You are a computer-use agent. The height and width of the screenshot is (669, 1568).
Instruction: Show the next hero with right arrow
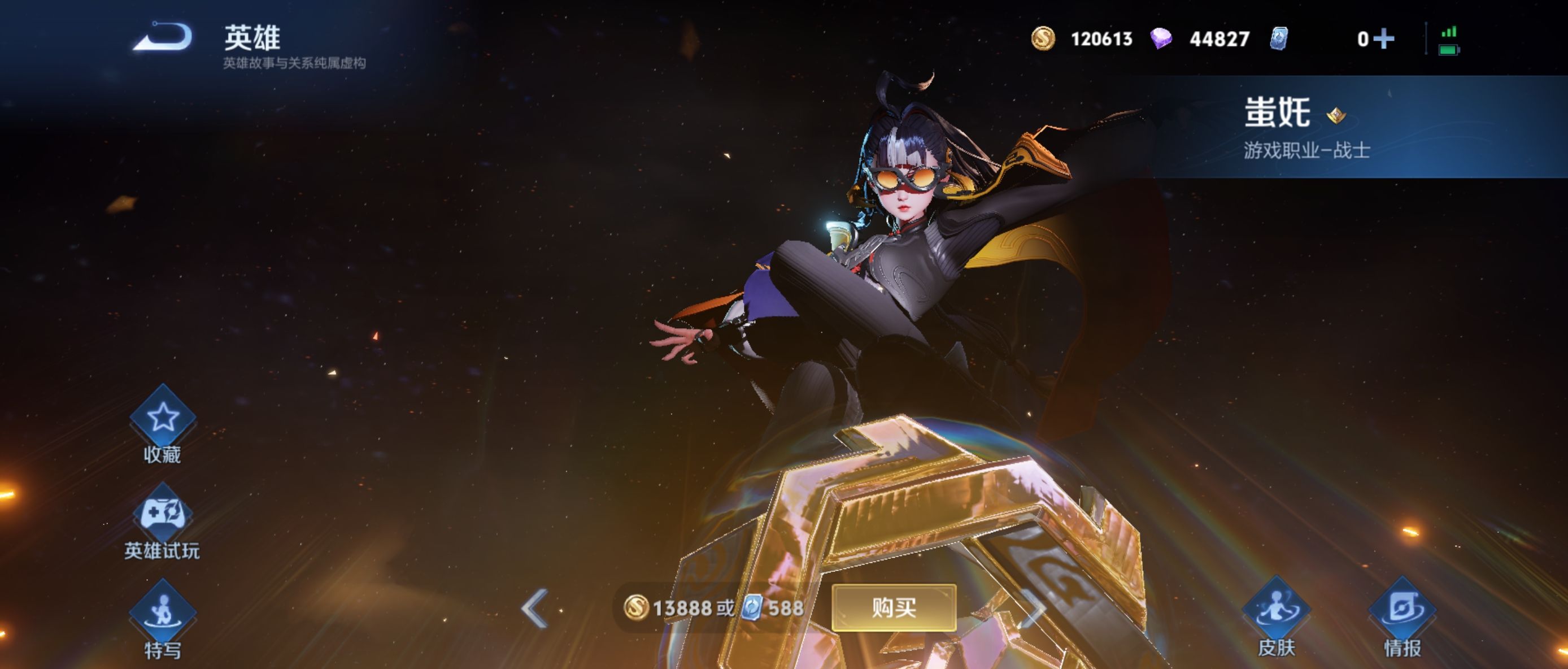point(1034,607)
